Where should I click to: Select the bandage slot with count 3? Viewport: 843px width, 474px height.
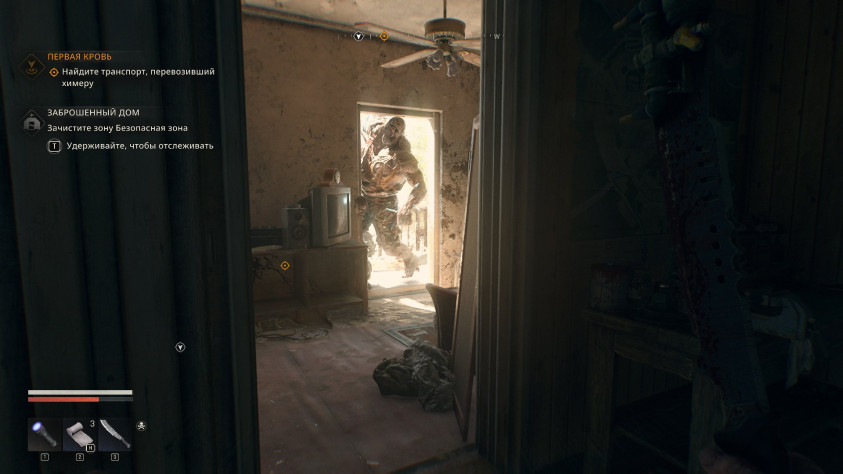[80, 434]
